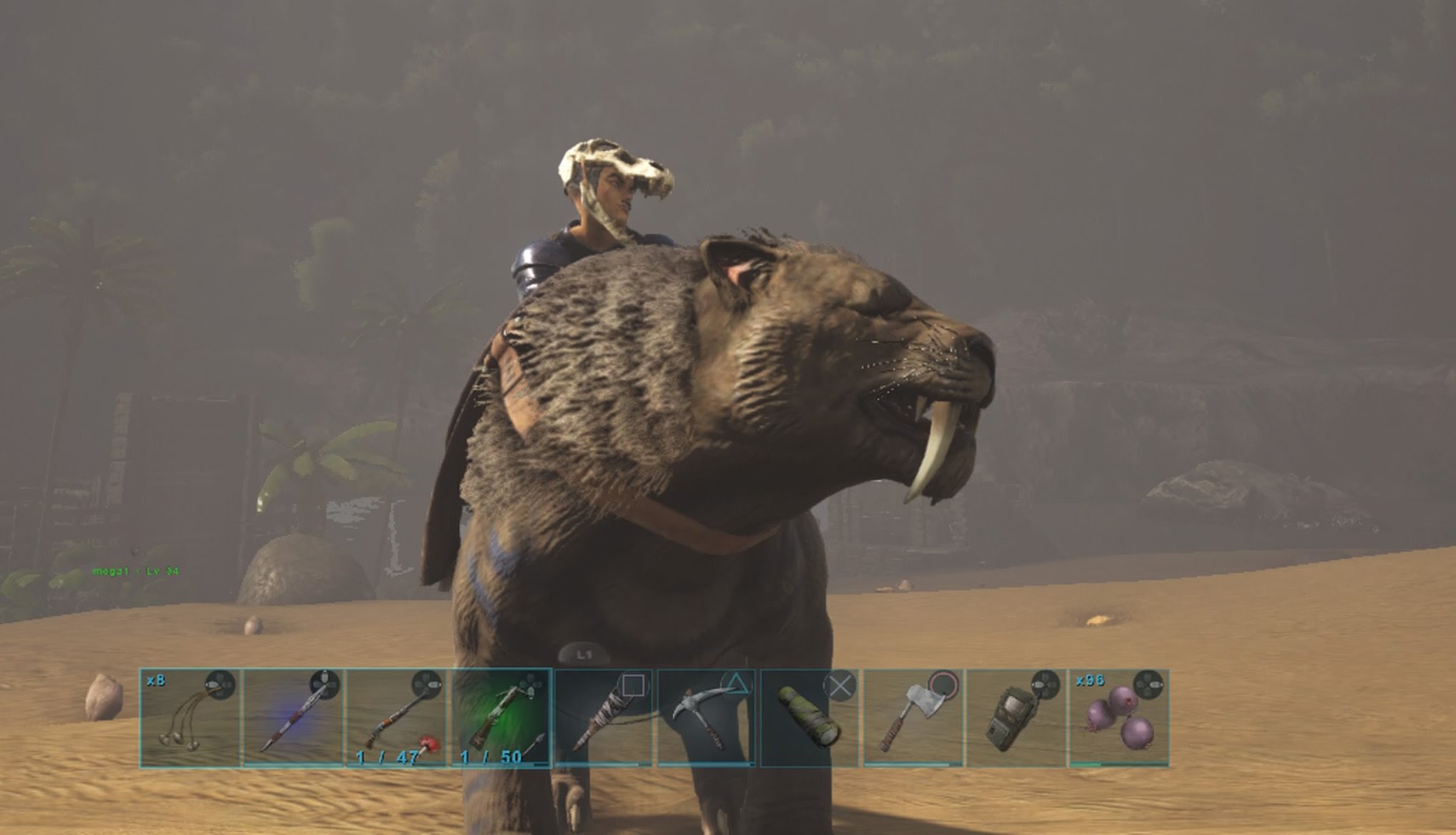Equip the spear from the hotbar
Image resolution: width=1456 pixels, height=835 pixels.
293,718
